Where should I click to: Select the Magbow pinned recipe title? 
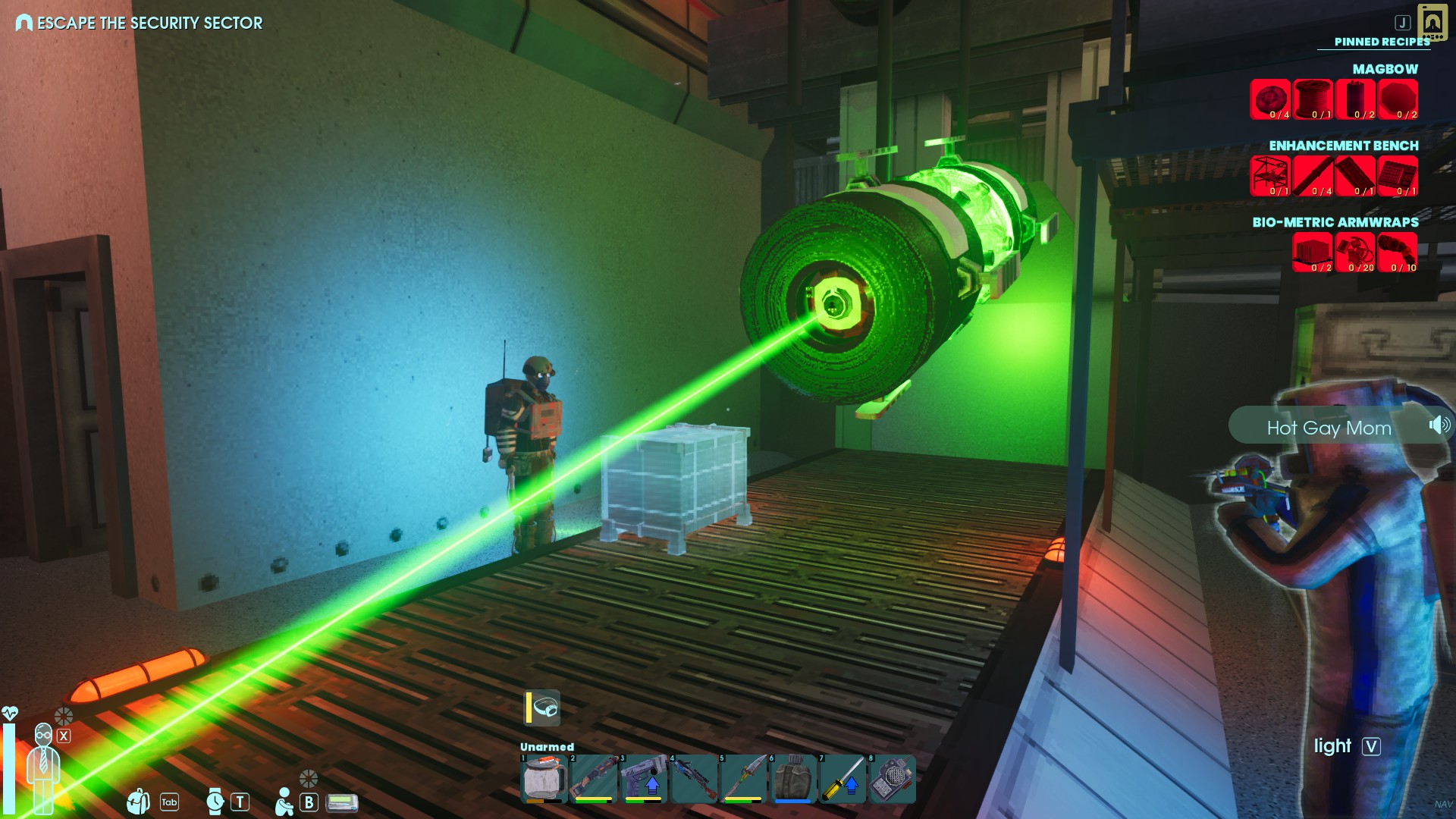click(x=1385, y=69)
